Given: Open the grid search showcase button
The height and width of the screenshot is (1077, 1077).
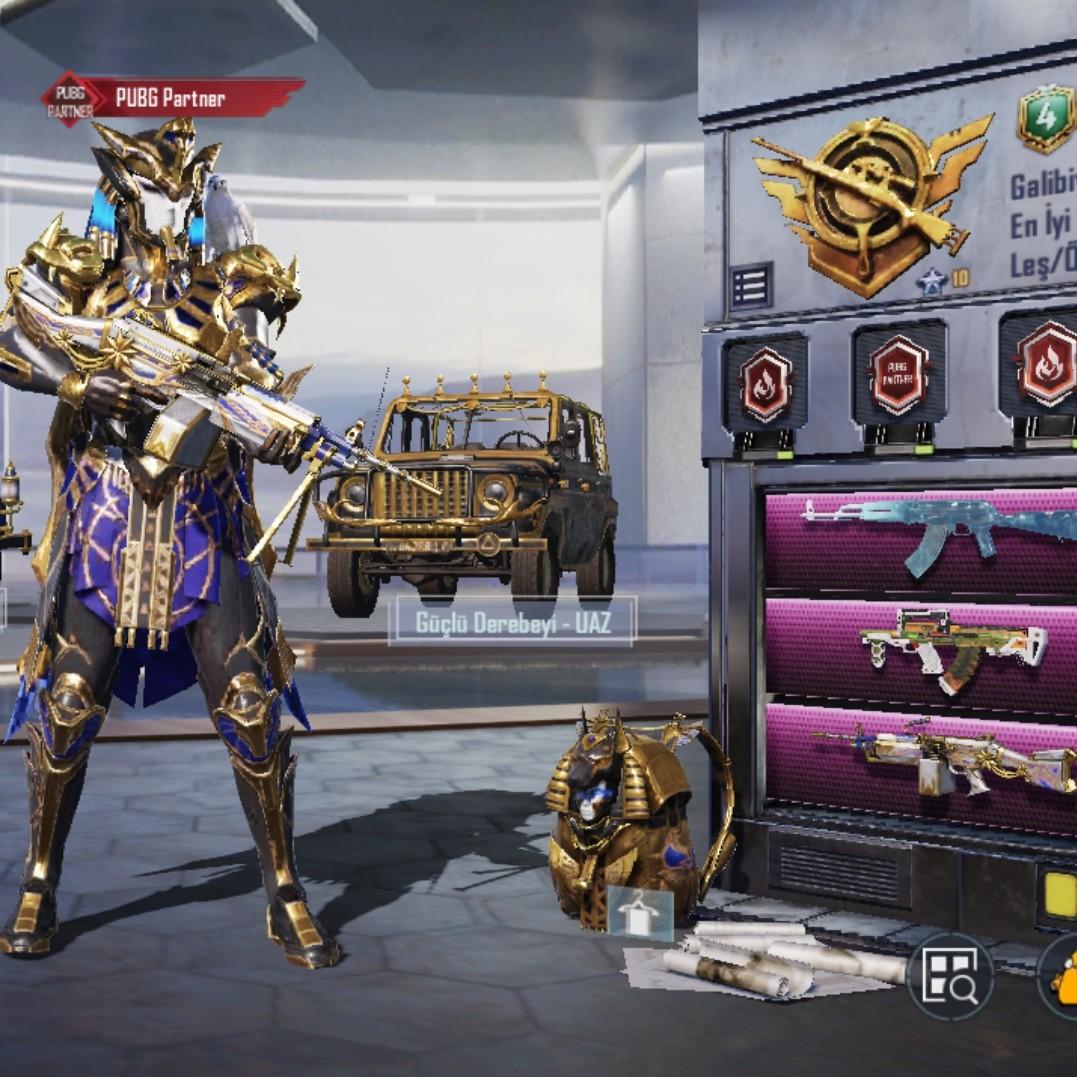Looking at the screenshot, I should click(x=949, y=975).
